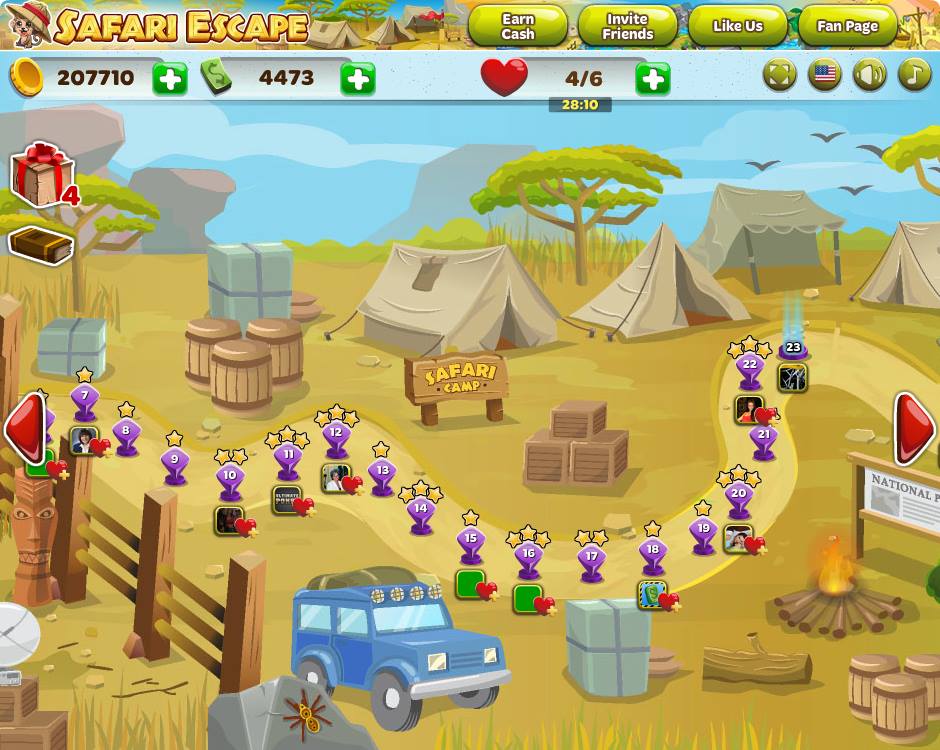Viewport: 940px width, 750px height.
Task: Toggle sound effects speaker icon
Action: pos(870,75)
